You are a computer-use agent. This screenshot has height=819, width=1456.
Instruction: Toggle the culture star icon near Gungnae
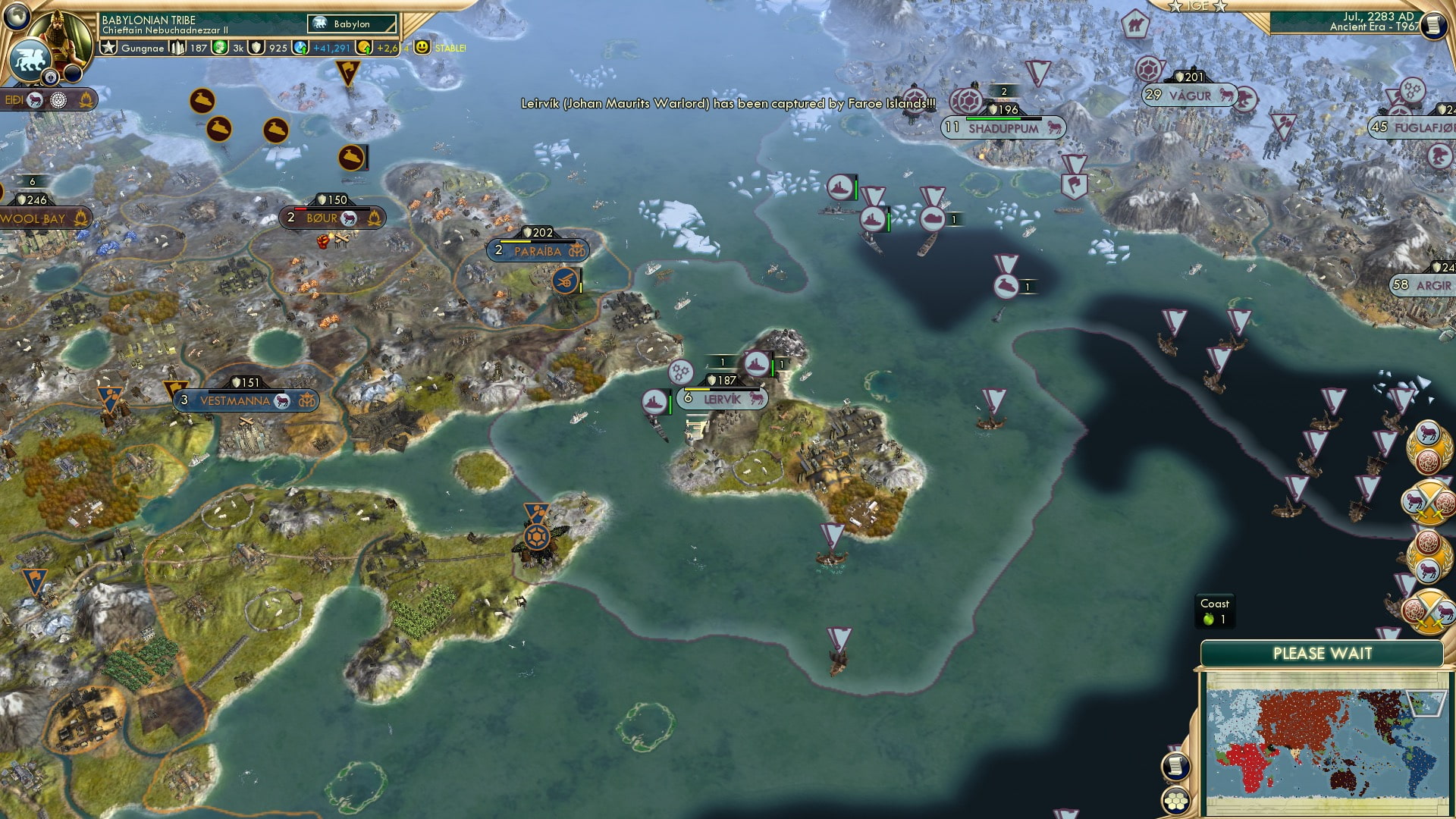coord(108,47)
